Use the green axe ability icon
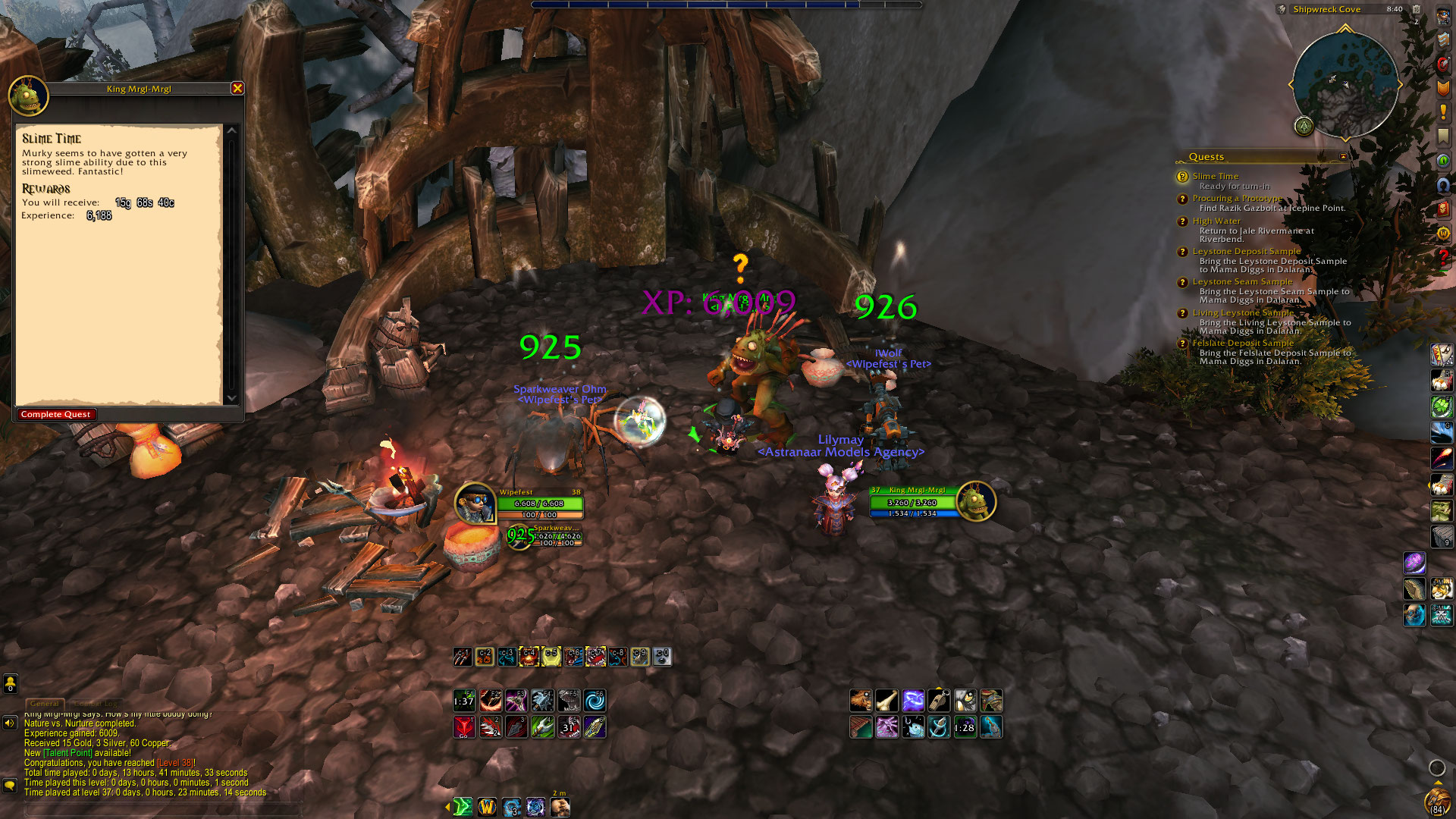Image resolution: width=1456 pixels, height=819 pixels. click(x=542, y=727)
